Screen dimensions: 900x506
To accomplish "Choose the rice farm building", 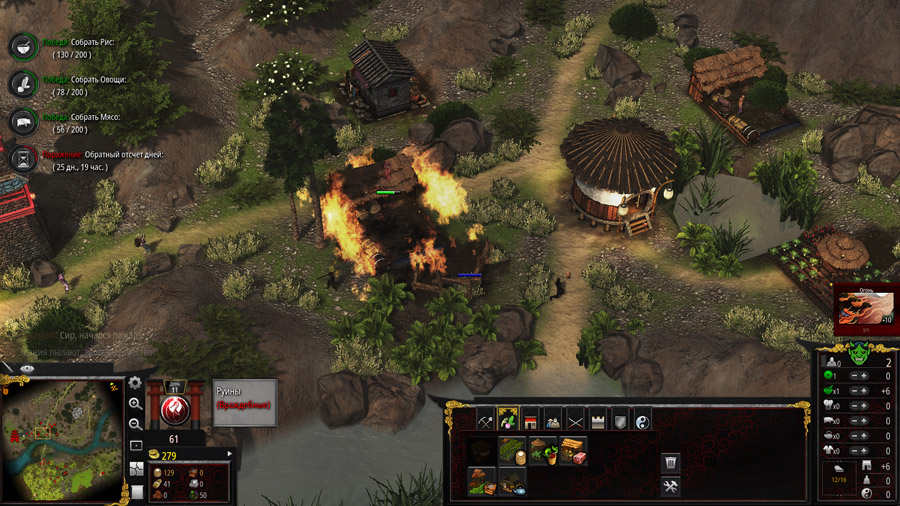I will point(513,450).
